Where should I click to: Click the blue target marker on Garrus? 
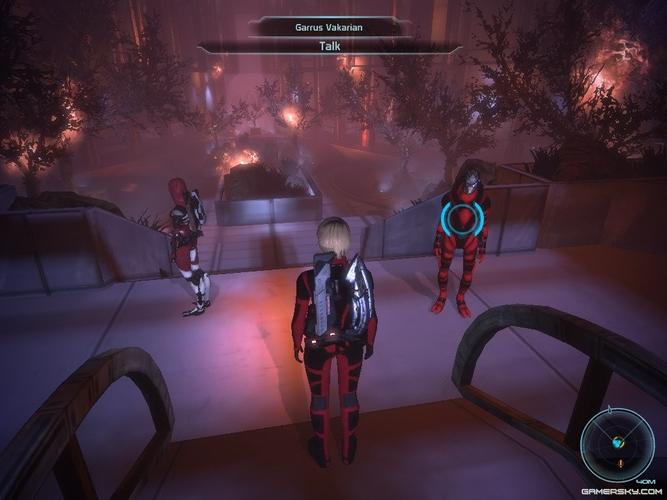[460, 216]
